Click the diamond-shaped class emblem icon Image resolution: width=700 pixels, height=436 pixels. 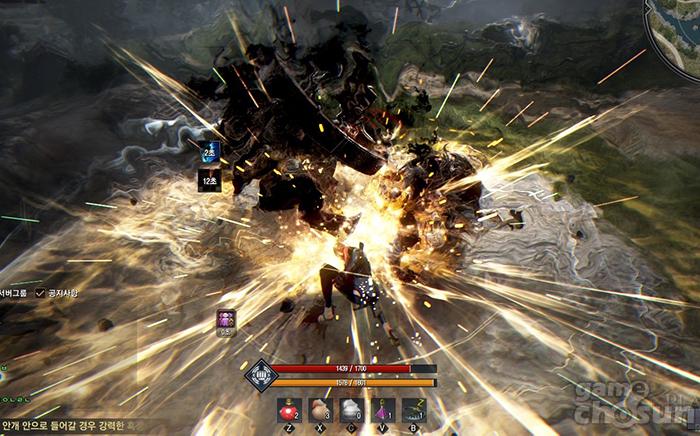(260, 375)
